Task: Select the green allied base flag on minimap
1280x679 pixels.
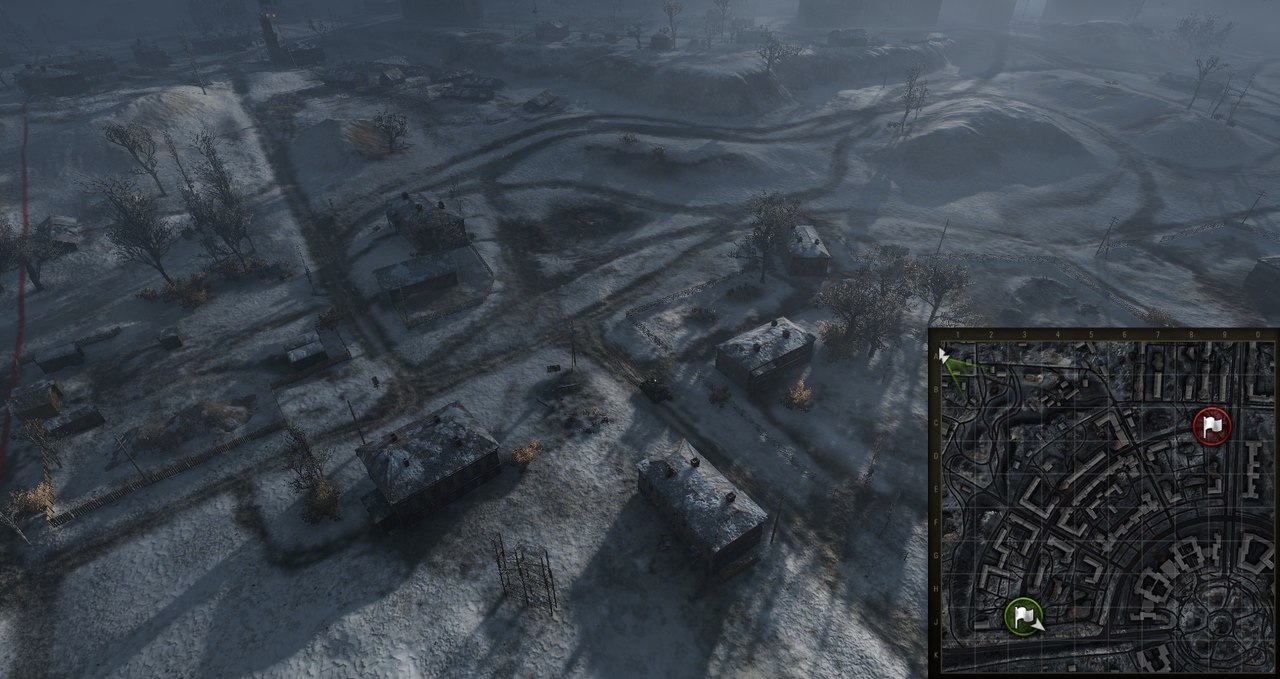Action: click(x=1023, y=615)
